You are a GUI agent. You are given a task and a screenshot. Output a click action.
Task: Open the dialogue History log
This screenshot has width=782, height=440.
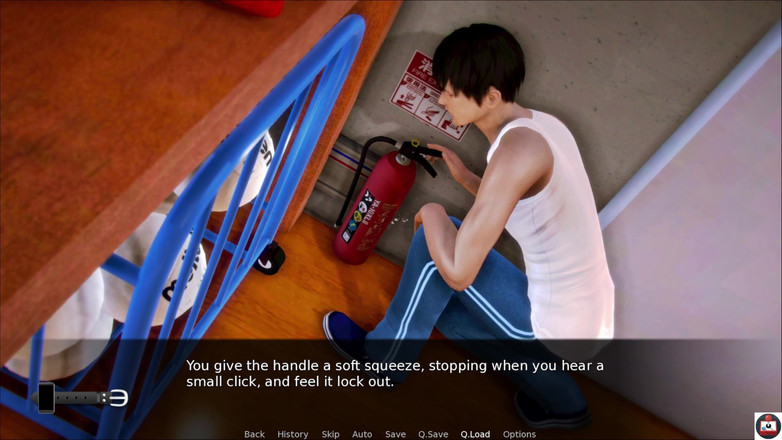click(x=292, y=434)
